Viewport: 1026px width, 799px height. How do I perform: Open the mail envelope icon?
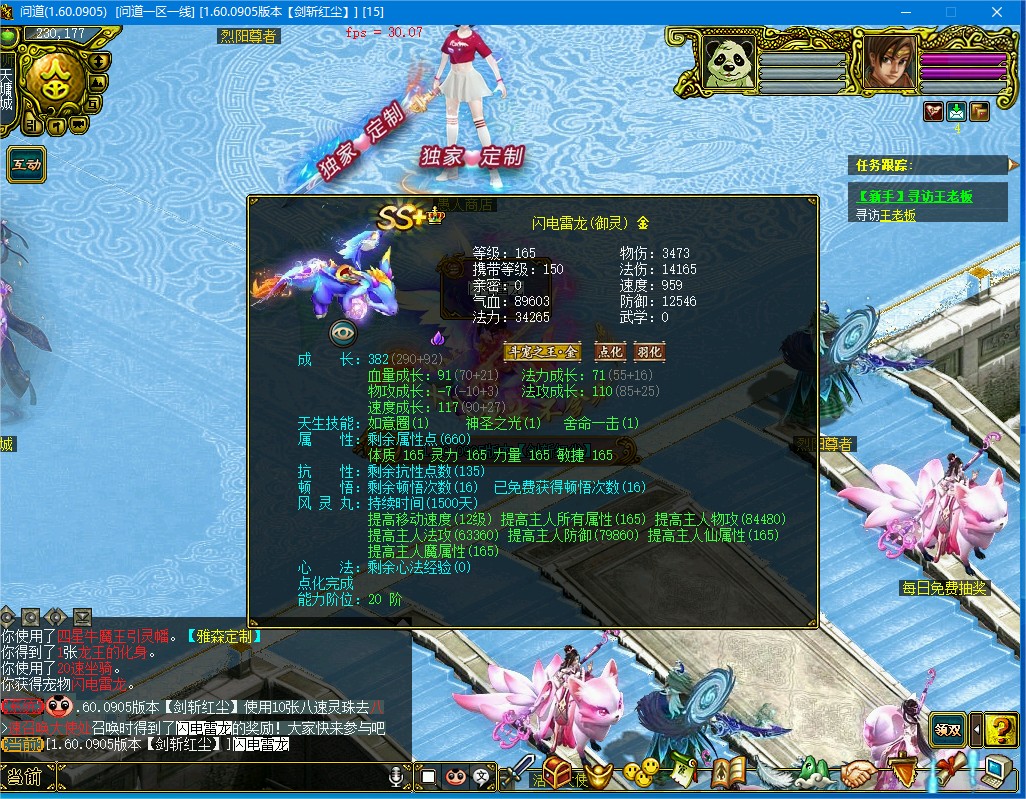(956, 111)
